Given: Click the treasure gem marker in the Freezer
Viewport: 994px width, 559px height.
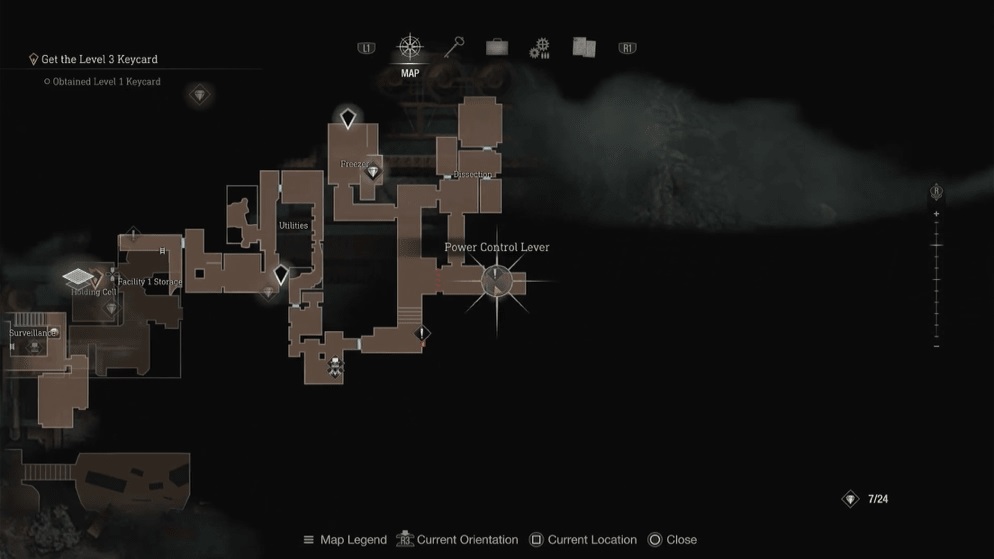Looking at the screenshot, I should [x=373, y=173].
